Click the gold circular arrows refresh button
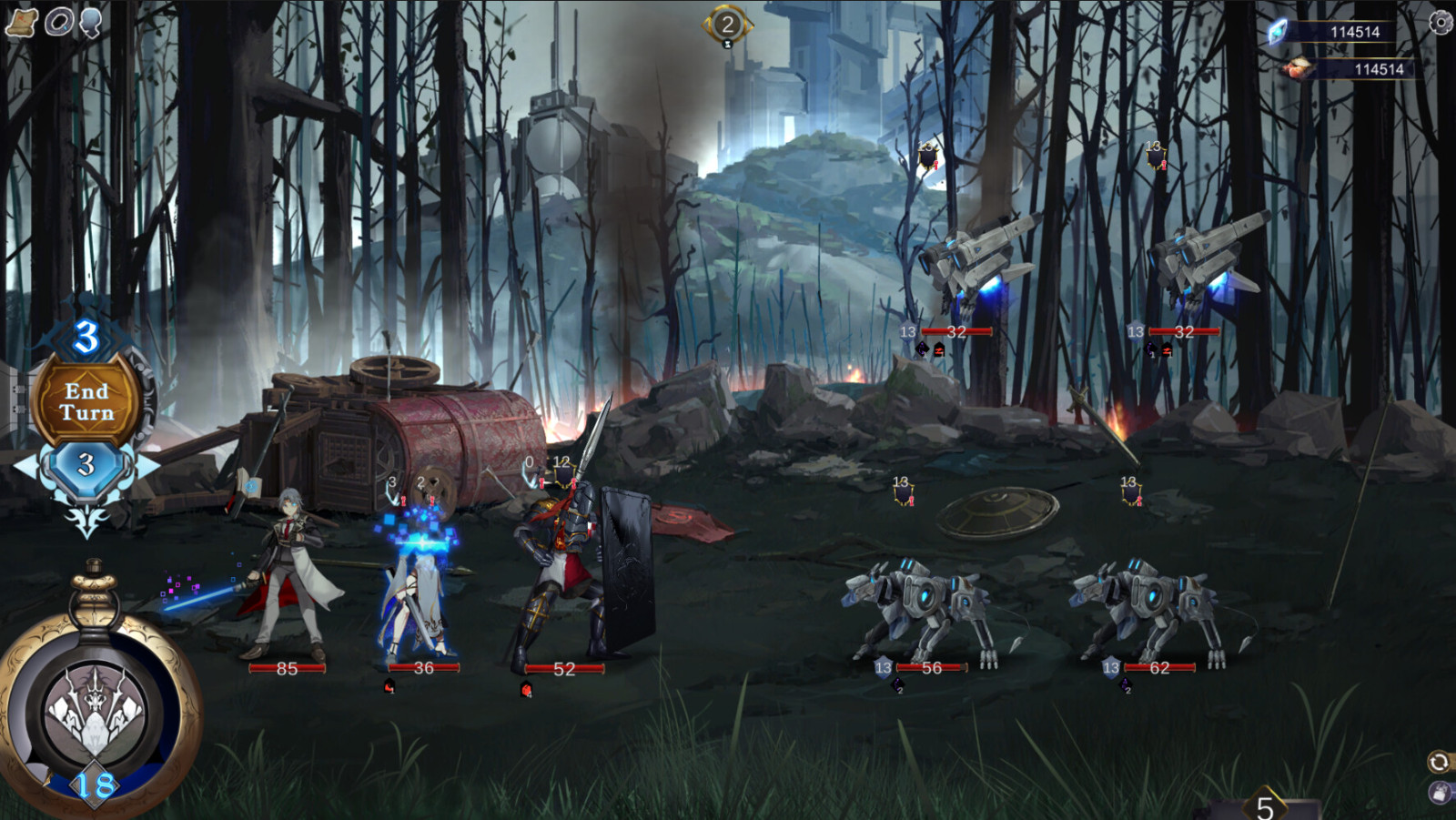The image size is (1456, 820). tap(1439, 761)
